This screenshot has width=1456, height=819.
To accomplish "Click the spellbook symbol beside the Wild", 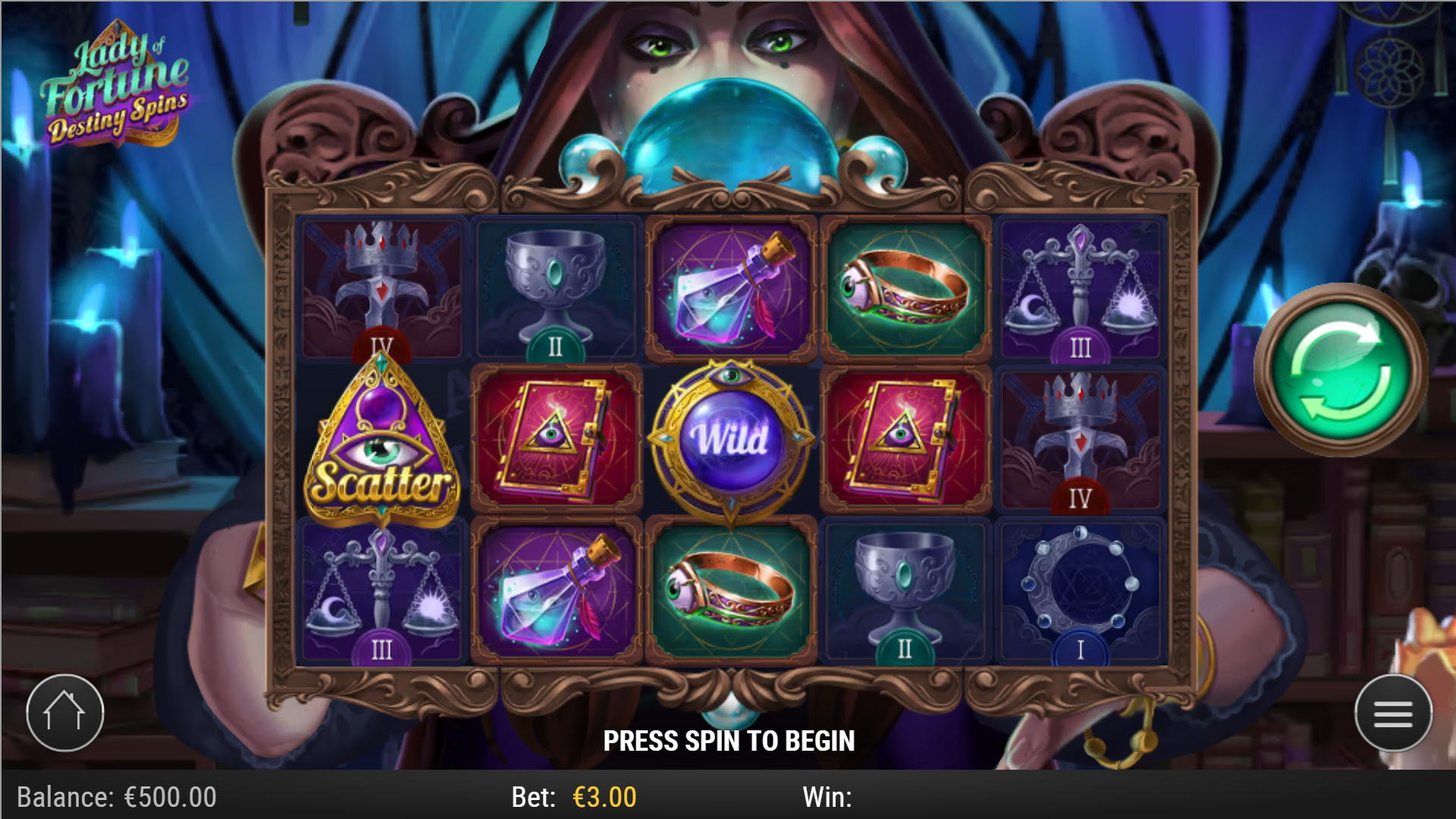I will click(x=554, y=440).
